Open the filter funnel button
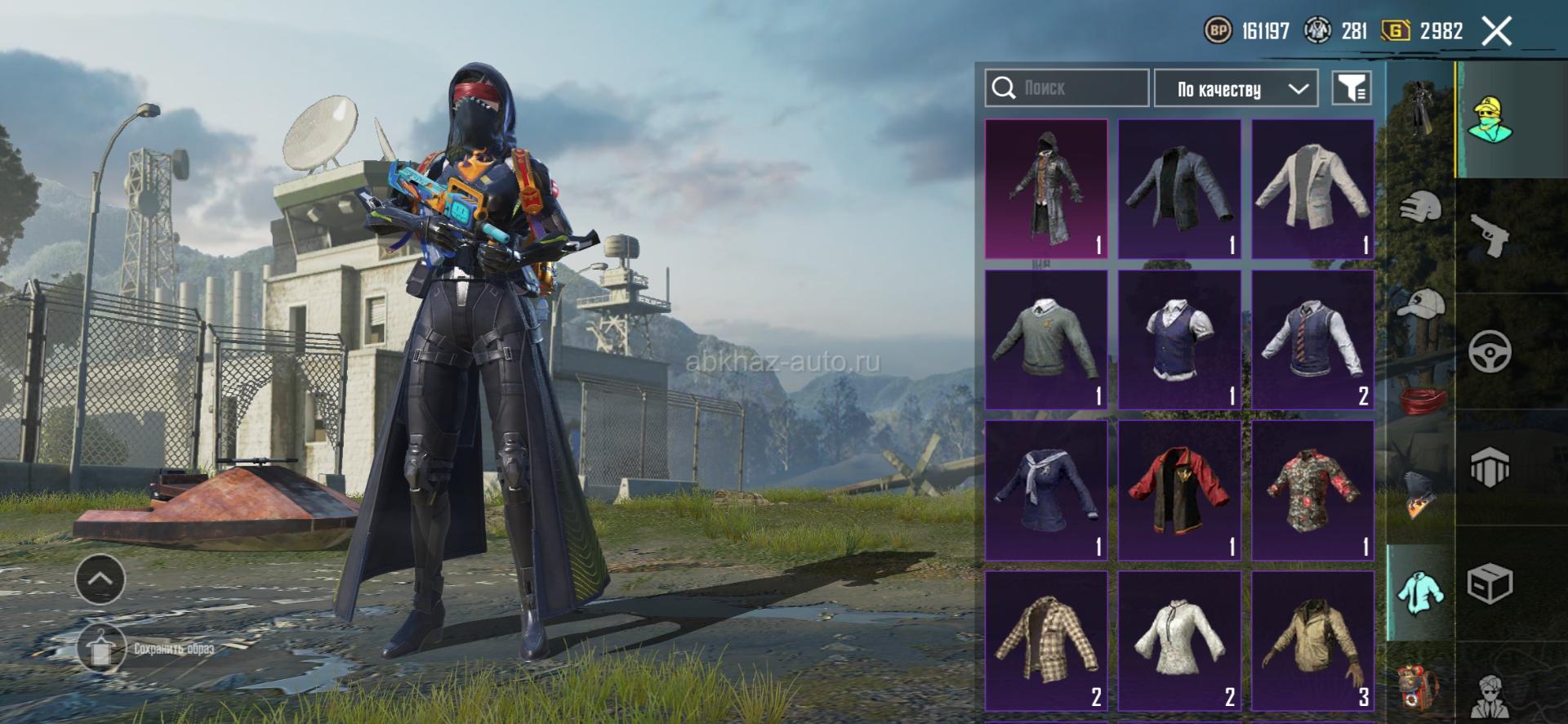This screenshot has height=724, width=1568. tap(1351, 88)
